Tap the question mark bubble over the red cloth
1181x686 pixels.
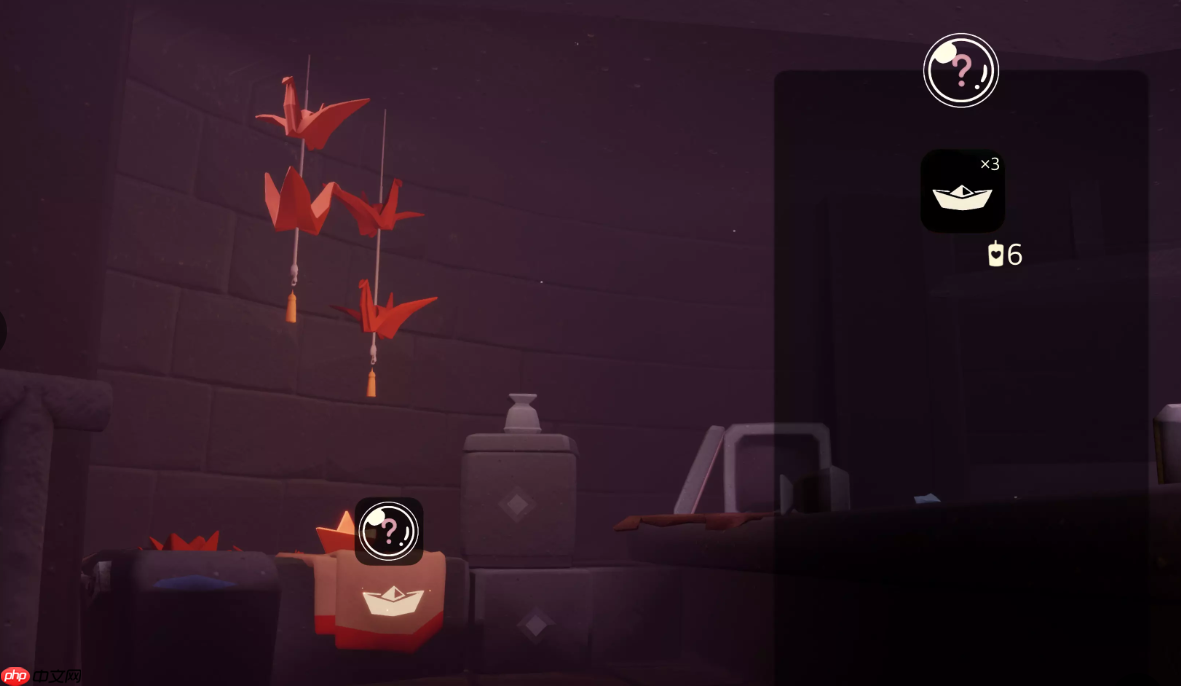388,531
